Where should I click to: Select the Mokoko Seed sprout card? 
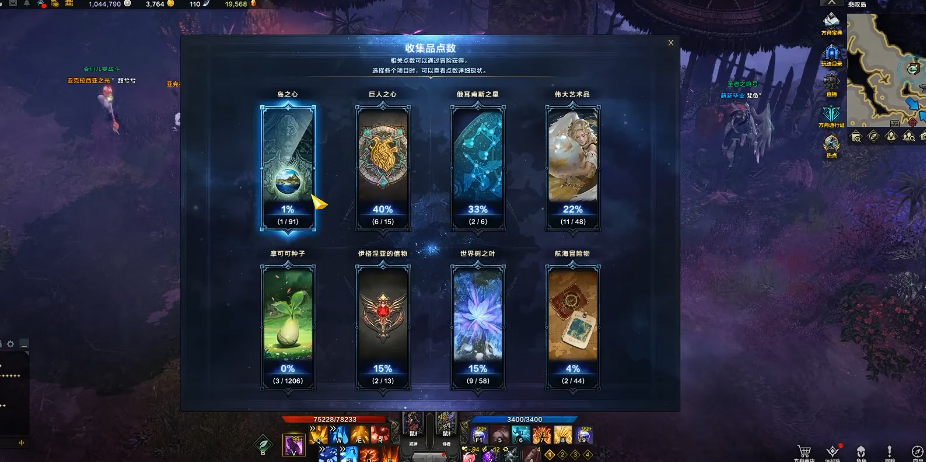click(287, 322)
